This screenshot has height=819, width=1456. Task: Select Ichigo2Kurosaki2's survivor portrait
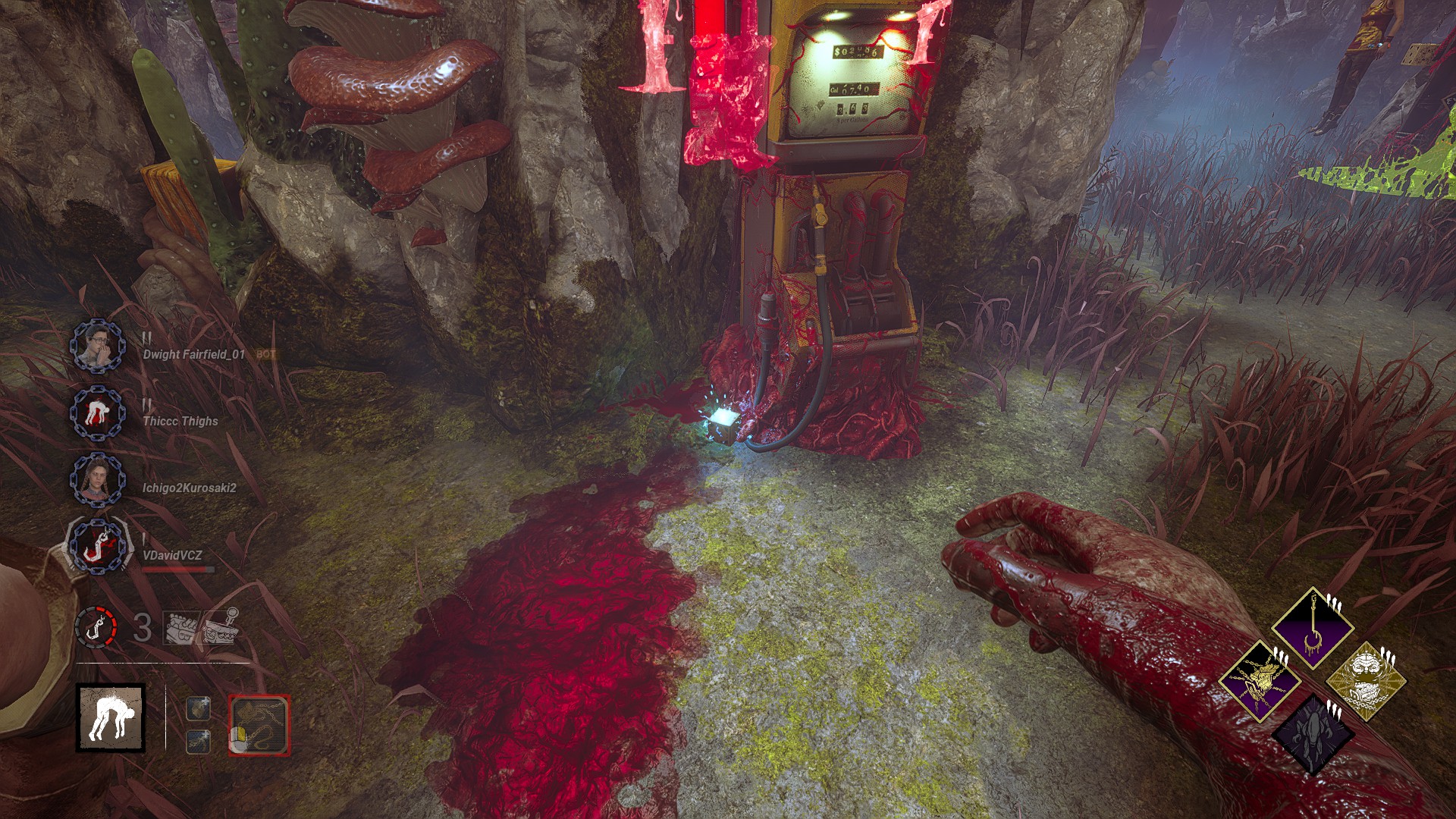(x=97, y=480)
